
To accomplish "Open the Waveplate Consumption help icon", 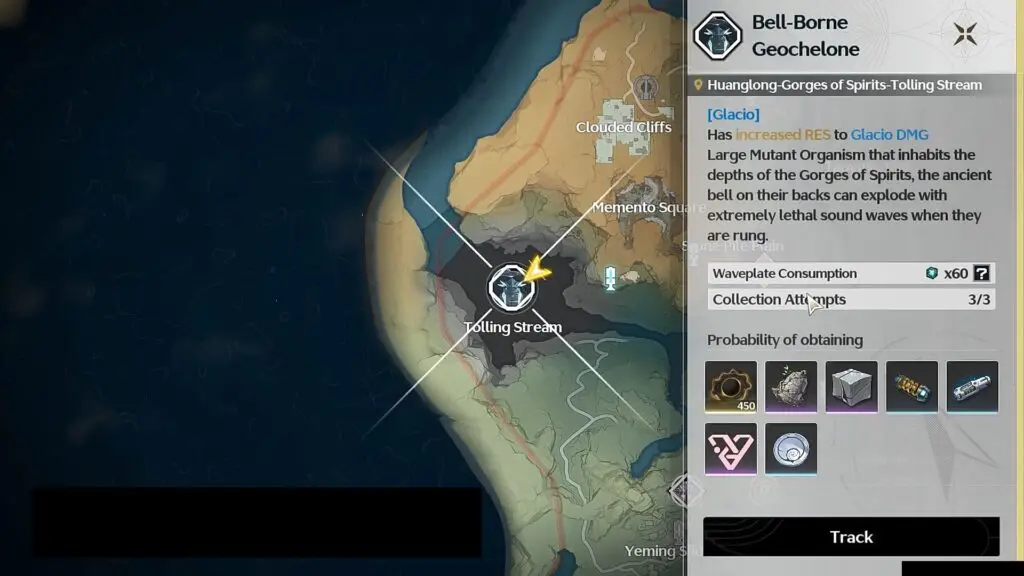I will (982, 273).
